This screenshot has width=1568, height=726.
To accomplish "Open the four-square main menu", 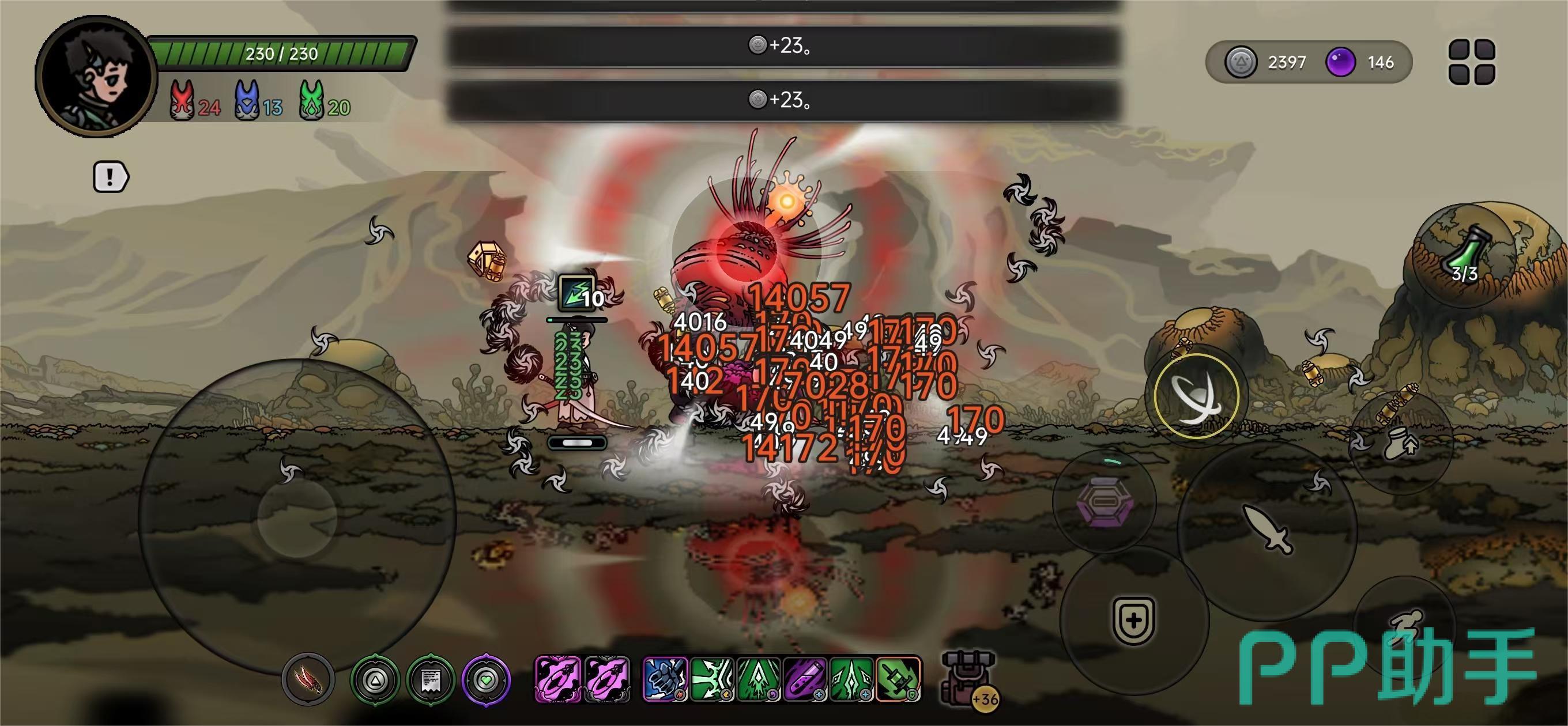I will coord(1472,62).
